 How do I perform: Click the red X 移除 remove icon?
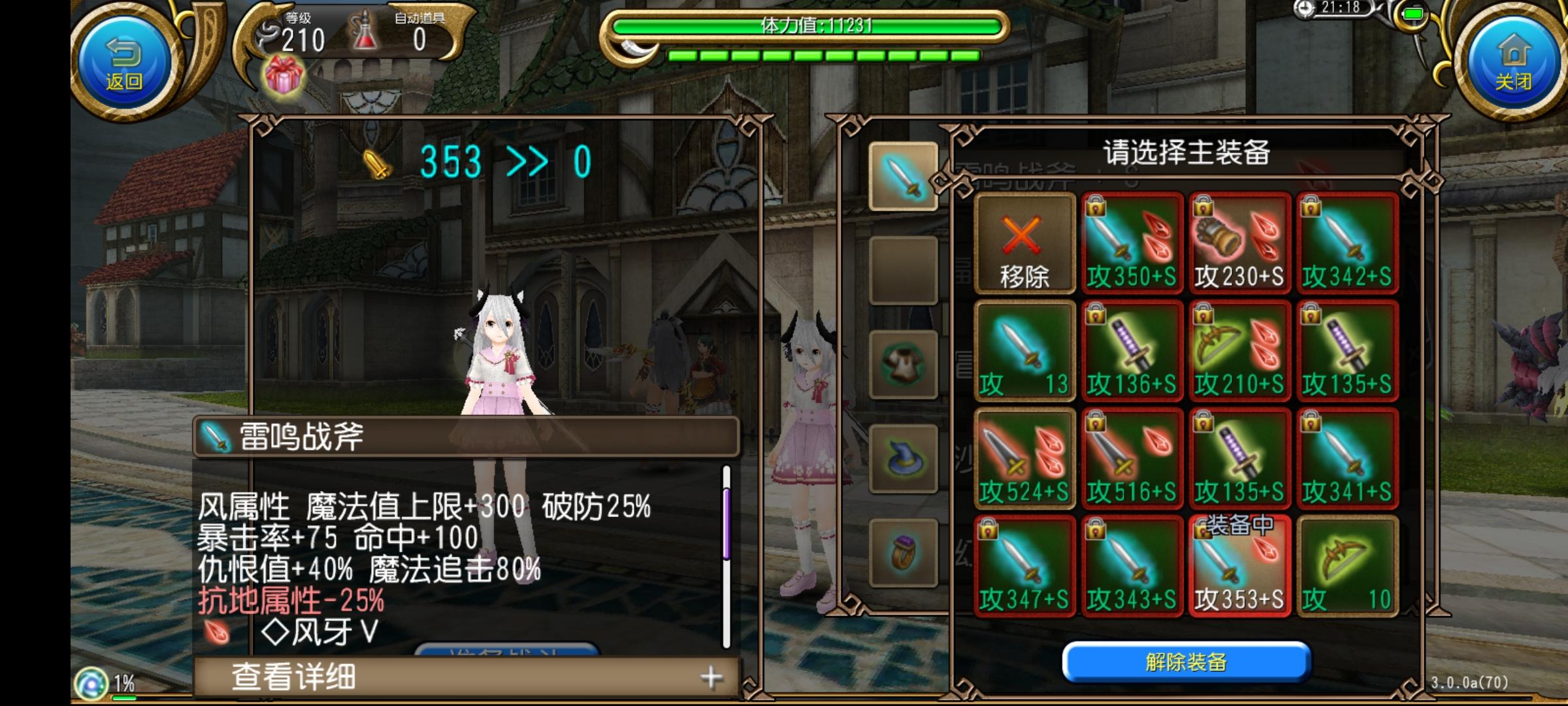[1026, 243]
